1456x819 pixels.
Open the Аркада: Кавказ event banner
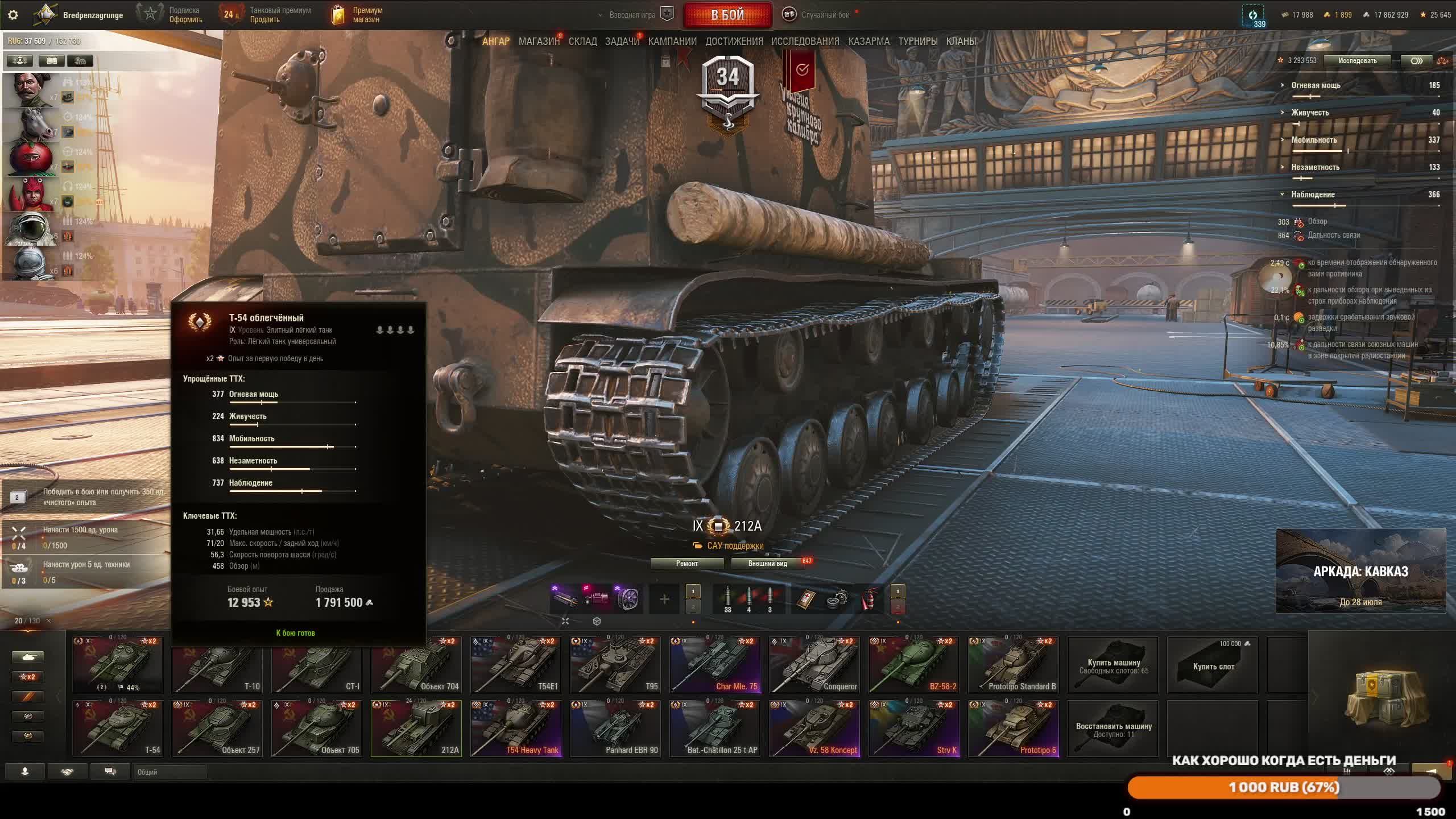coord(1360,571)
